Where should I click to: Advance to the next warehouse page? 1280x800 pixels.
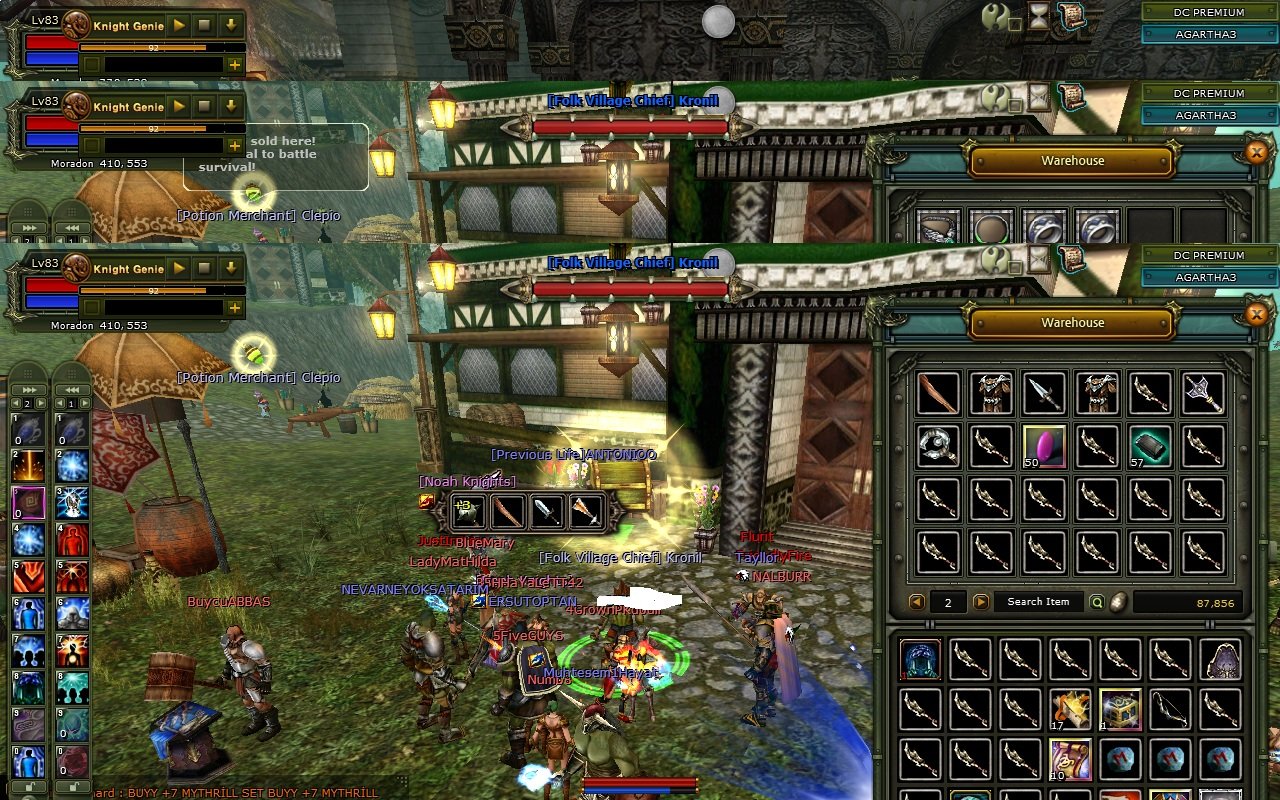(977, 601)
